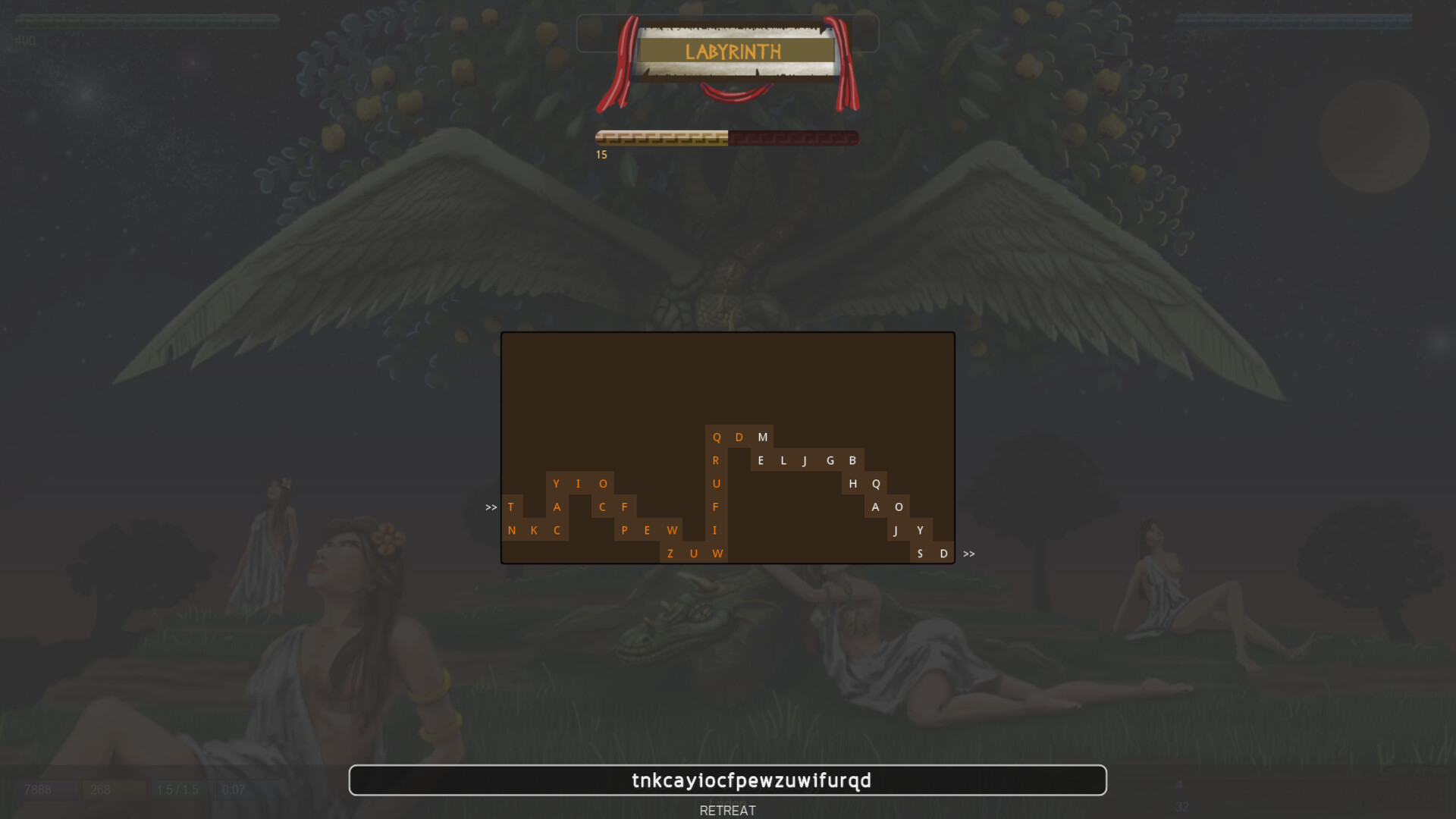Screen dimensions: 1456x819
Task: Click the progress bar showing 15
Action: pyautogui.click(x=726, y=137)
